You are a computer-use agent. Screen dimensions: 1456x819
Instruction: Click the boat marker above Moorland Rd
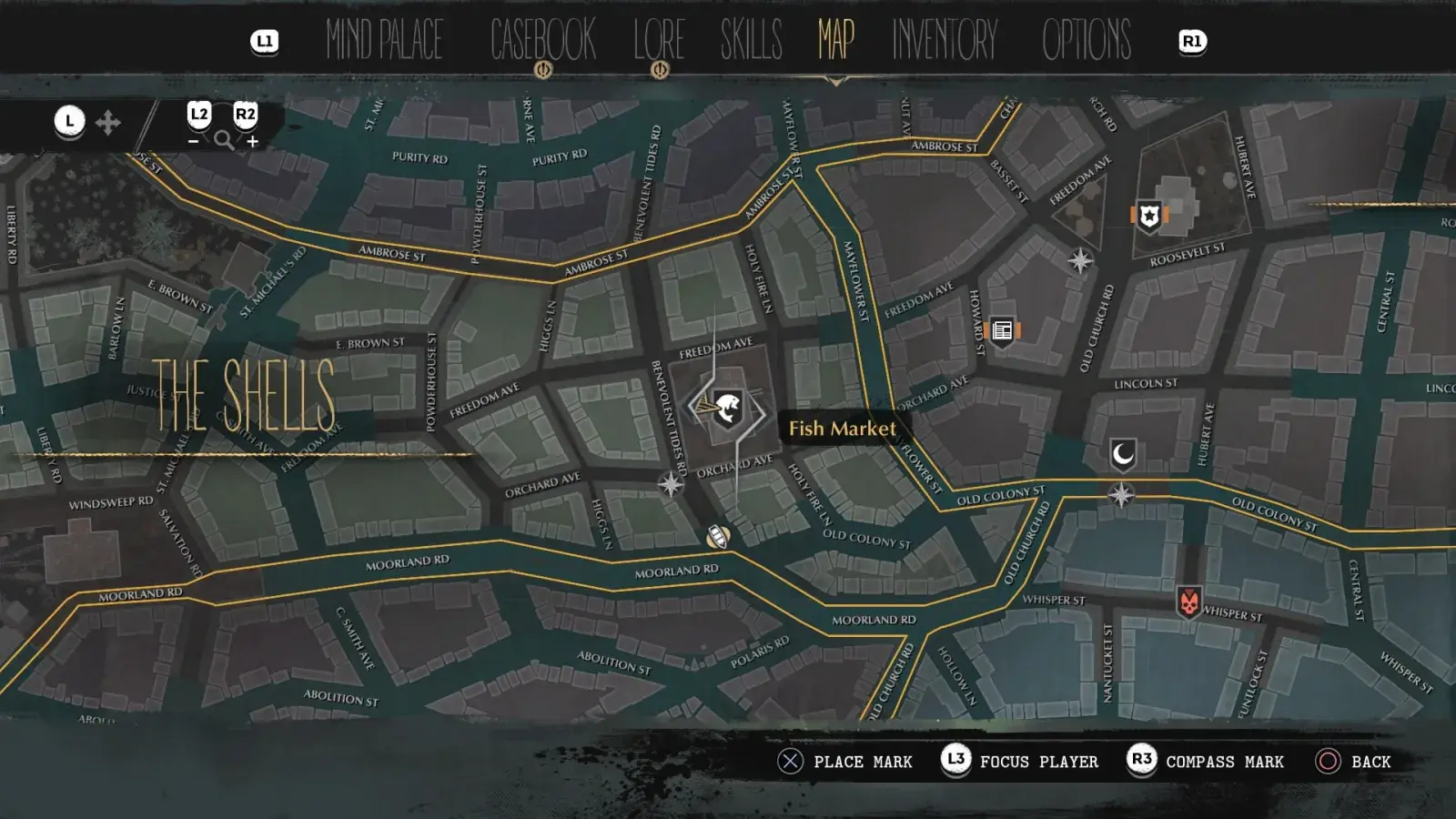coord(718,537)
